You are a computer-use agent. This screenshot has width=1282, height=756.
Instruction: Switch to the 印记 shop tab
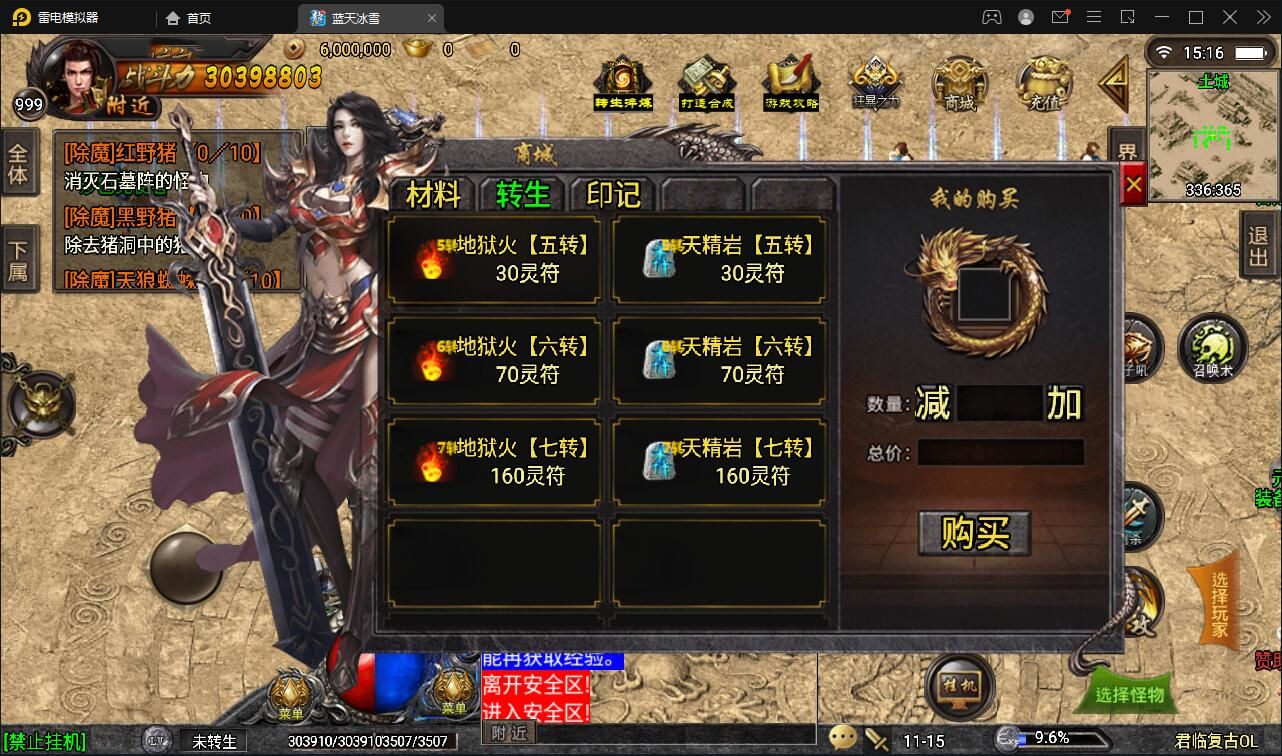(610, 196)
